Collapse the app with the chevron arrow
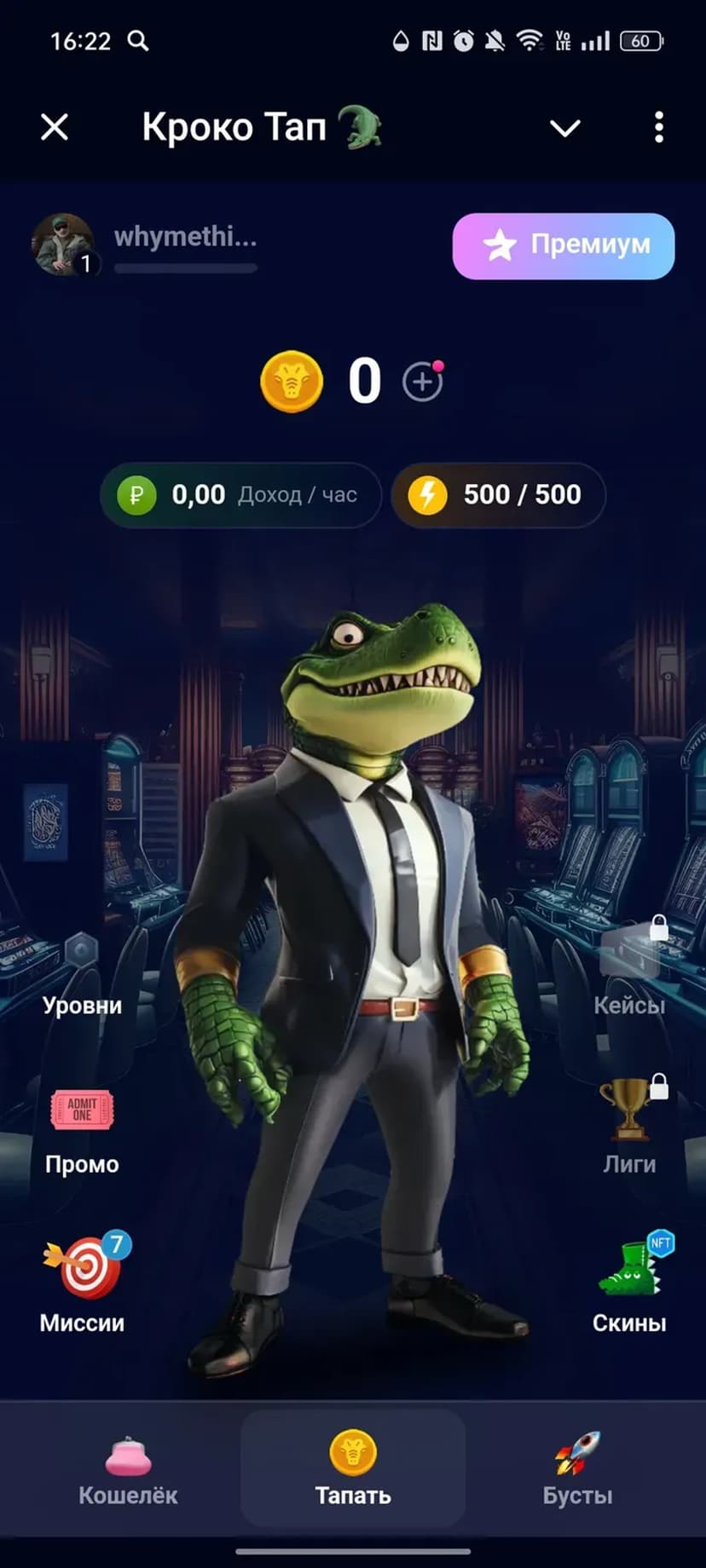706x1568 pixels. point(564,128)
